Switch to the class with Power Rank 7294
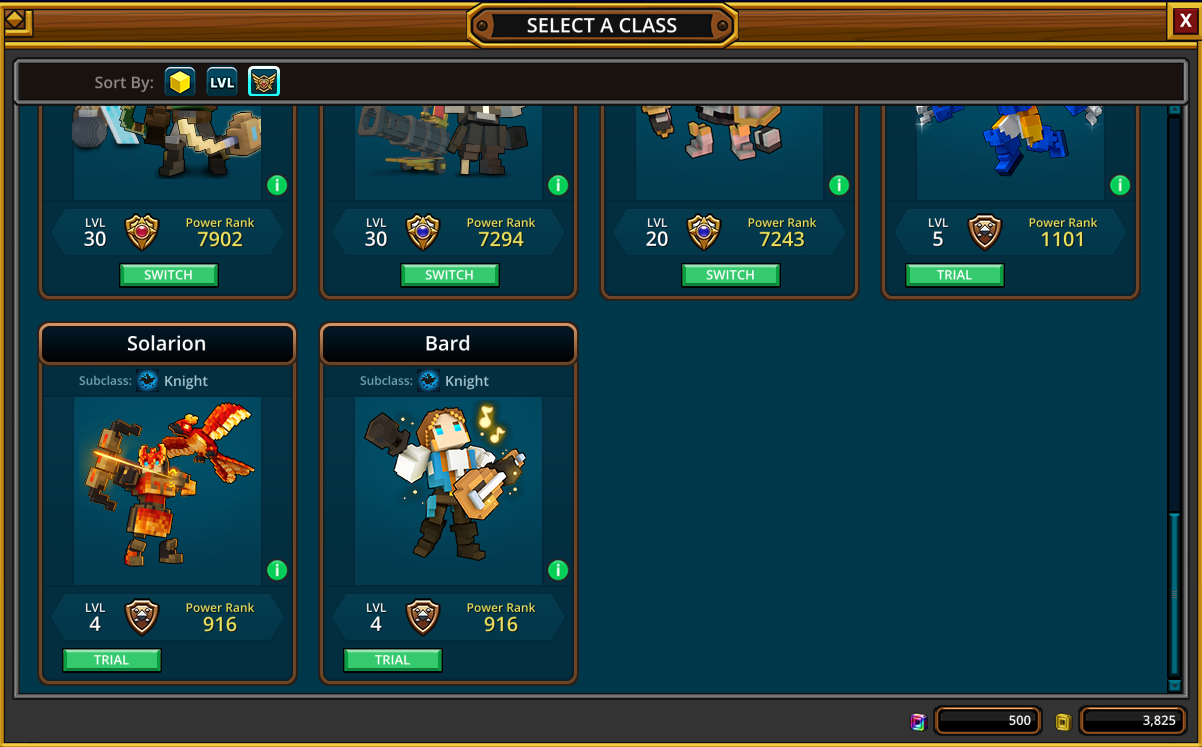The image size is (1202, 747). pos(449,275)
